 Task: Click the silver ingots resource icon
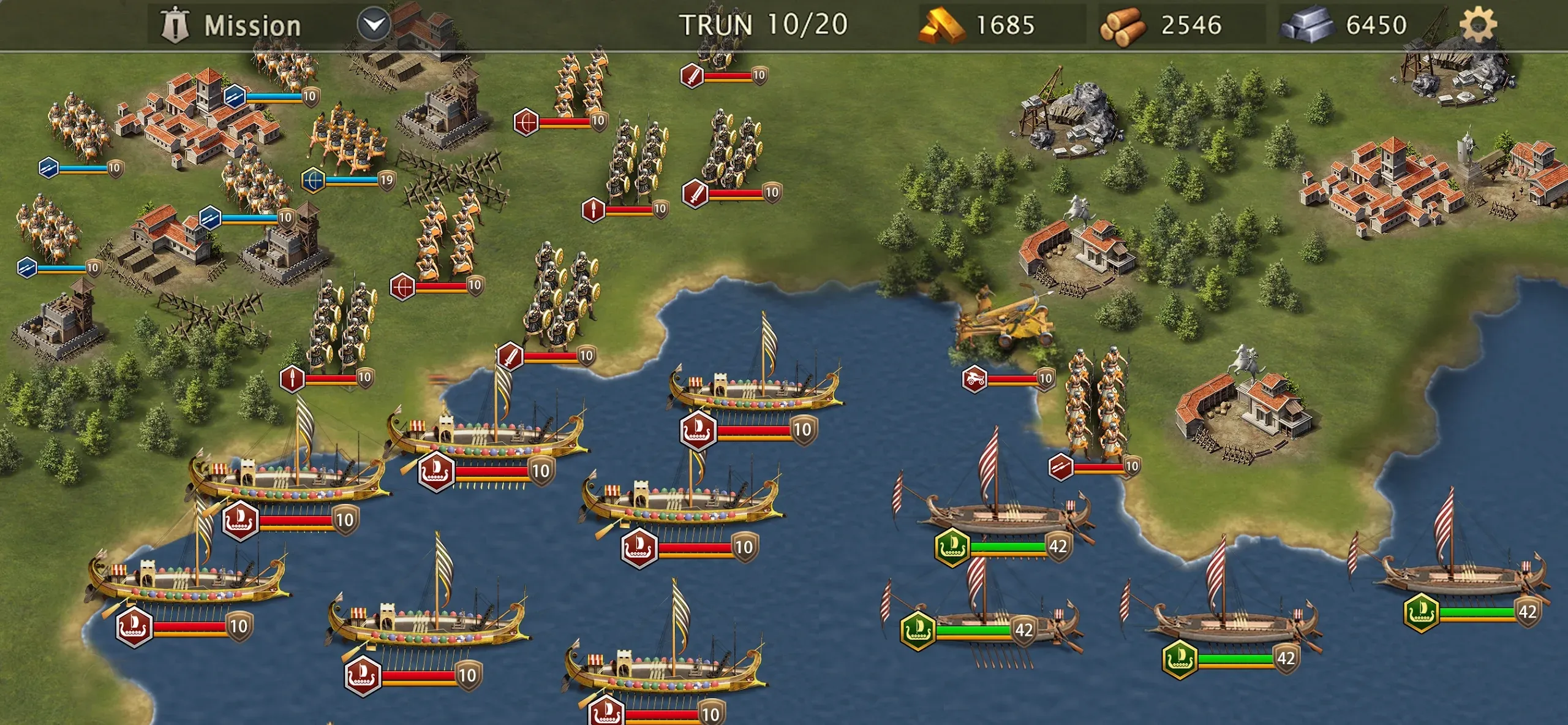tap(1306, 26)
